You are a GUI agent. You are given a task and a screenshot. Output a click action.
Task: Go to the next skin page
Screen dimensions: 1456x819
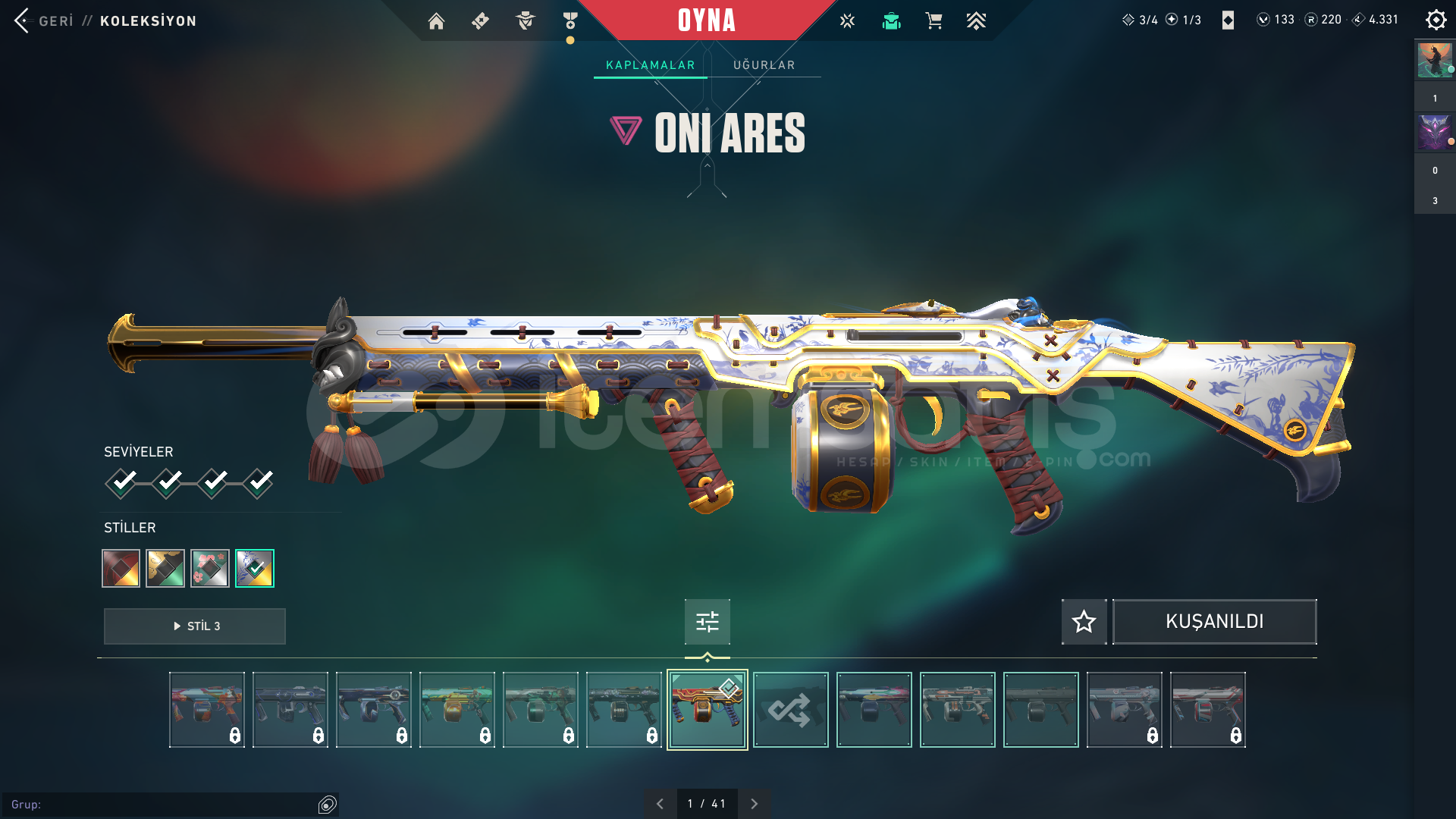[754, 804]
